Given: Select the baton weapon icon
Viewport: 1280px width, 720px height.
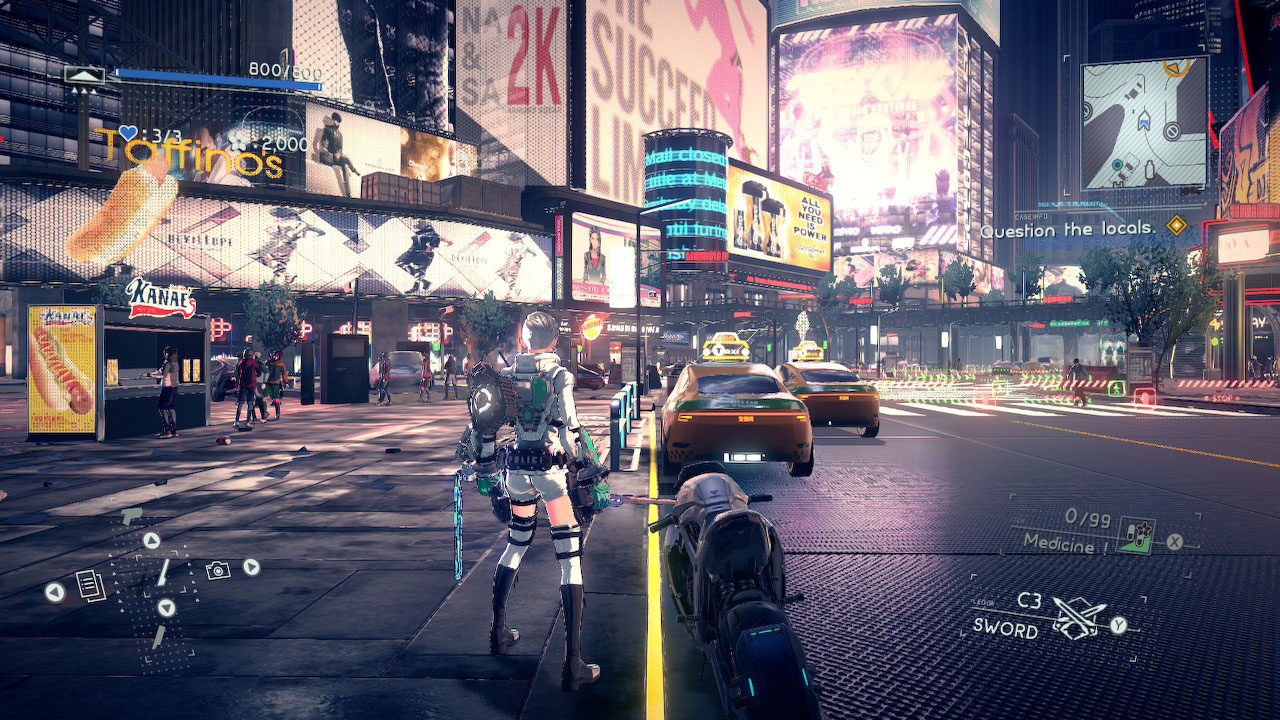Looking at the screenshot, I should tap(161, 573).
